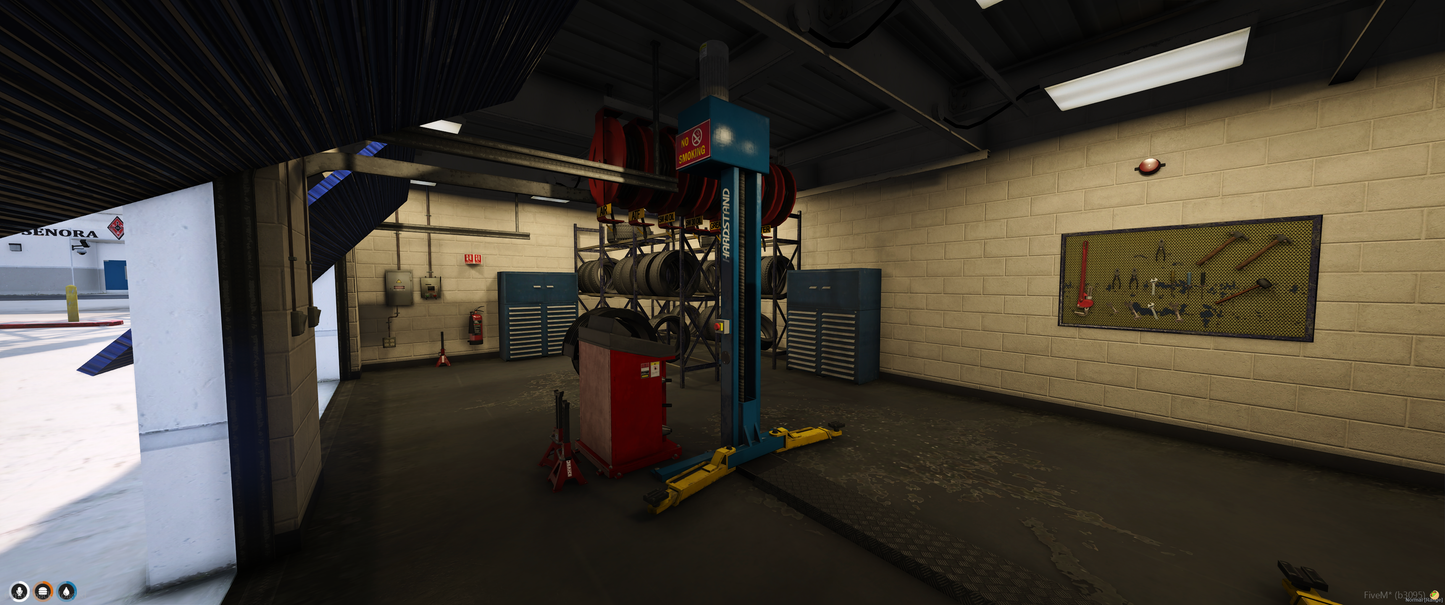
Task: Select the burger hunger status icon
Action: pyautogui.click(x=43, y=591)
